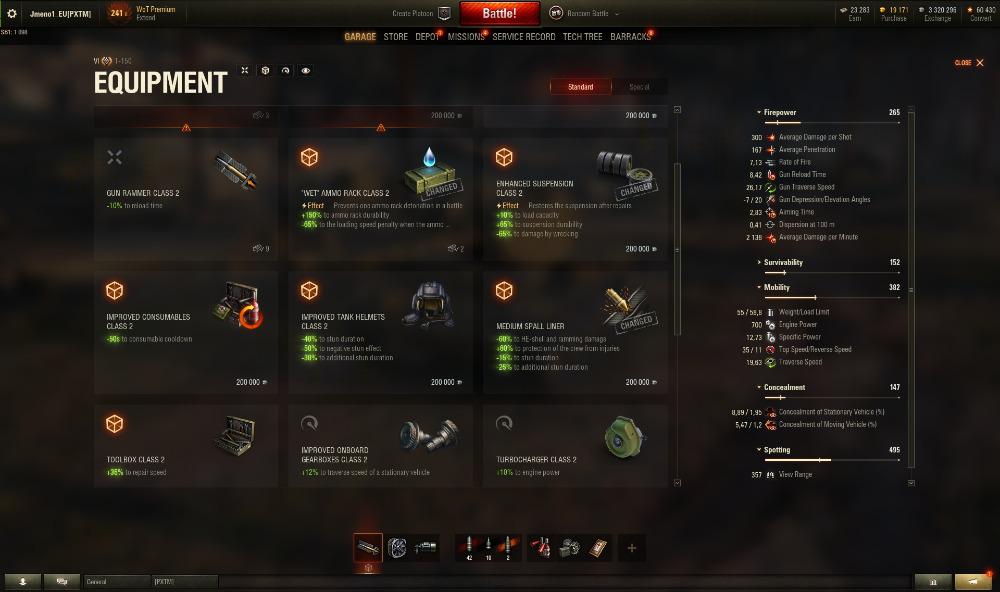Collapse the Firepower stats section
The width and height of the screenshot is (1000, 592).
[x=780, y=112]
